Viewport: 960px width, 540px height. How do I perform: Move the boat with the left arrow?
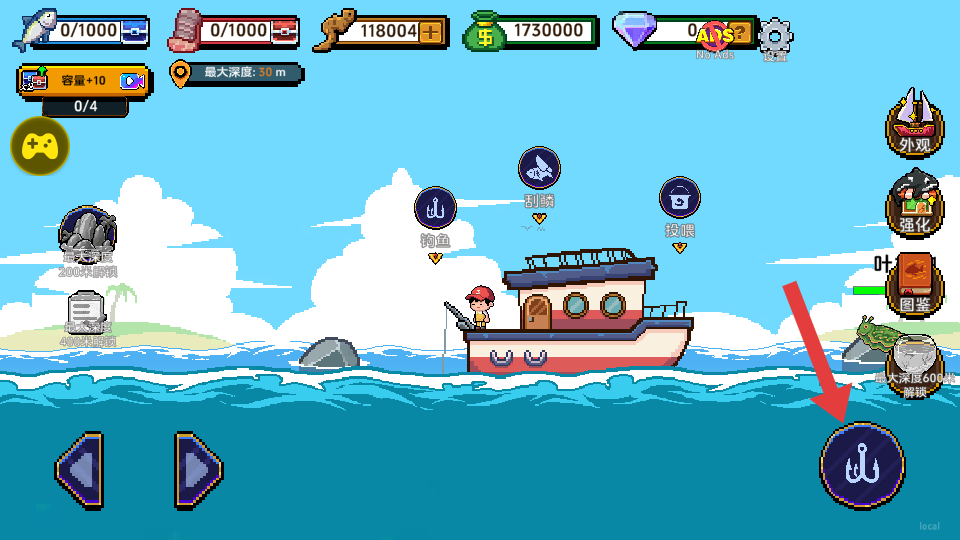click(79, 468)
